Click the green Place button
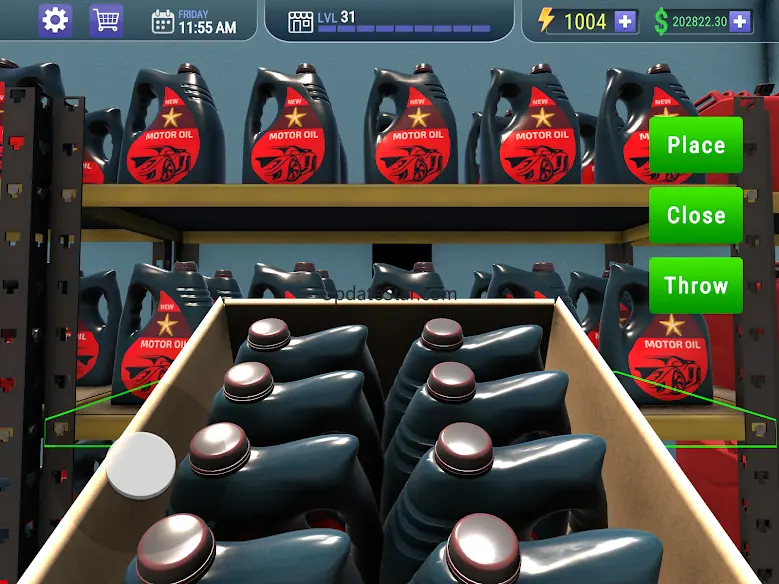The height and width of the screenshot is (584, 779). (x=696, y=145)
